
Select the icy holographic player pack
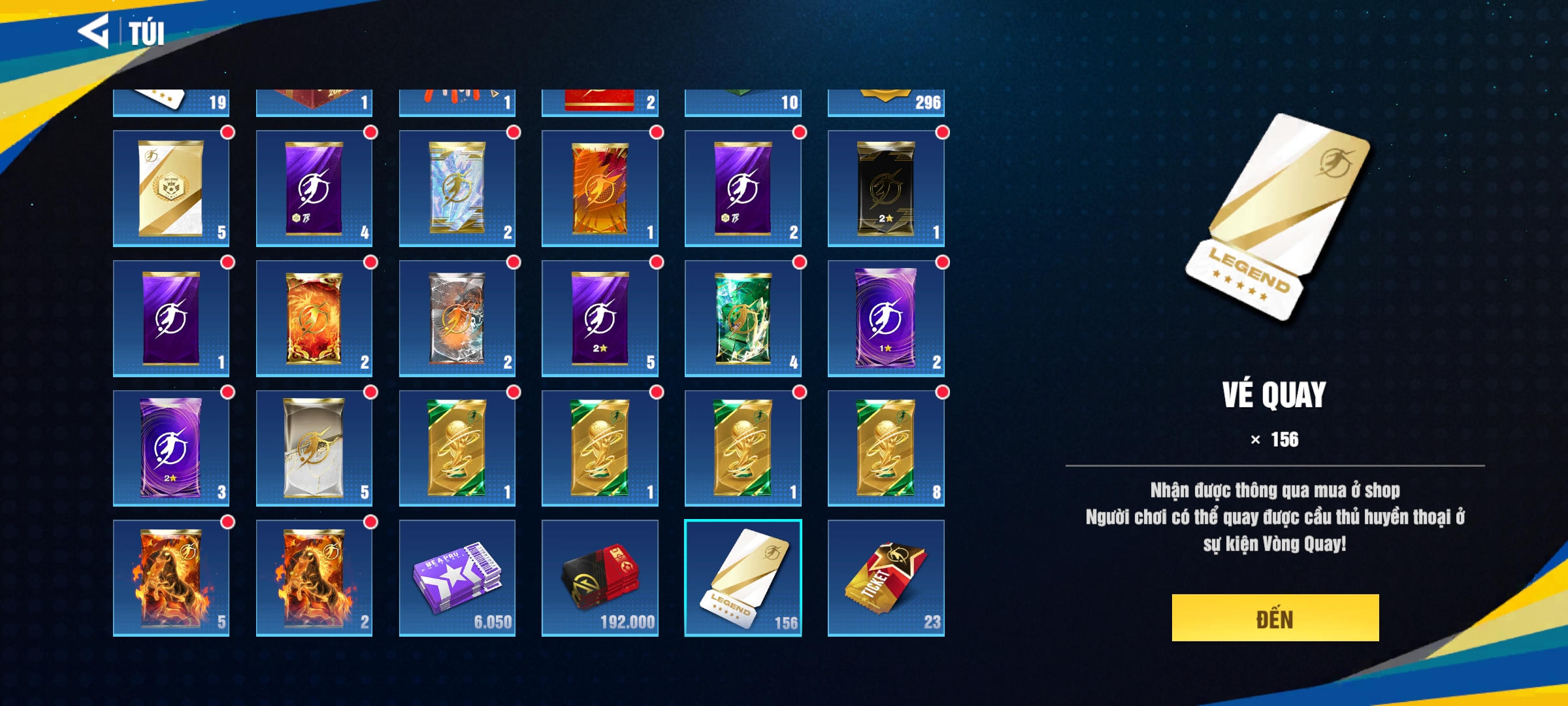(457, 188)
